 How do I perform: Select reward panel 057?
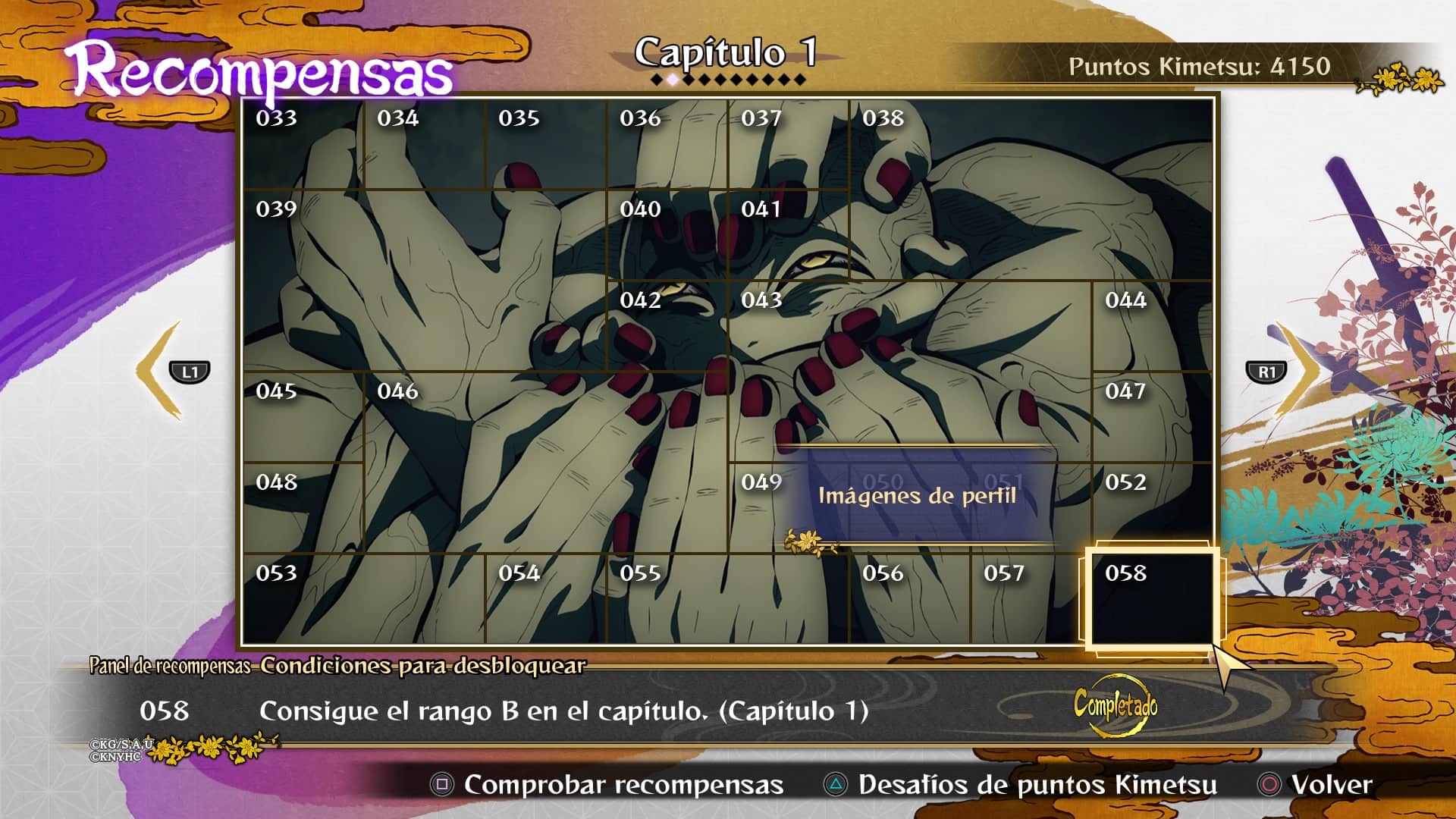[1031, 598]
